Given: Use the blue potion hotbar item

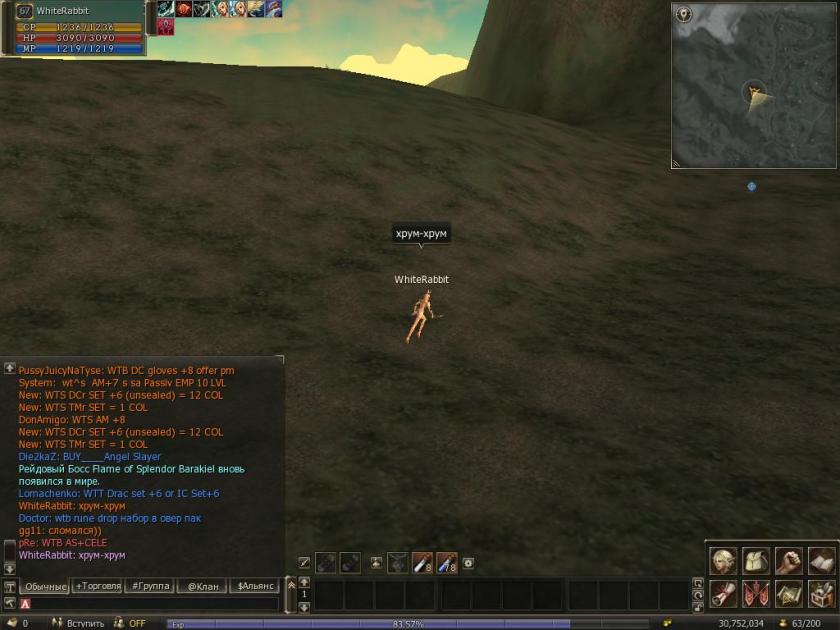Looking at the screenshot, I should pos(446,563).
